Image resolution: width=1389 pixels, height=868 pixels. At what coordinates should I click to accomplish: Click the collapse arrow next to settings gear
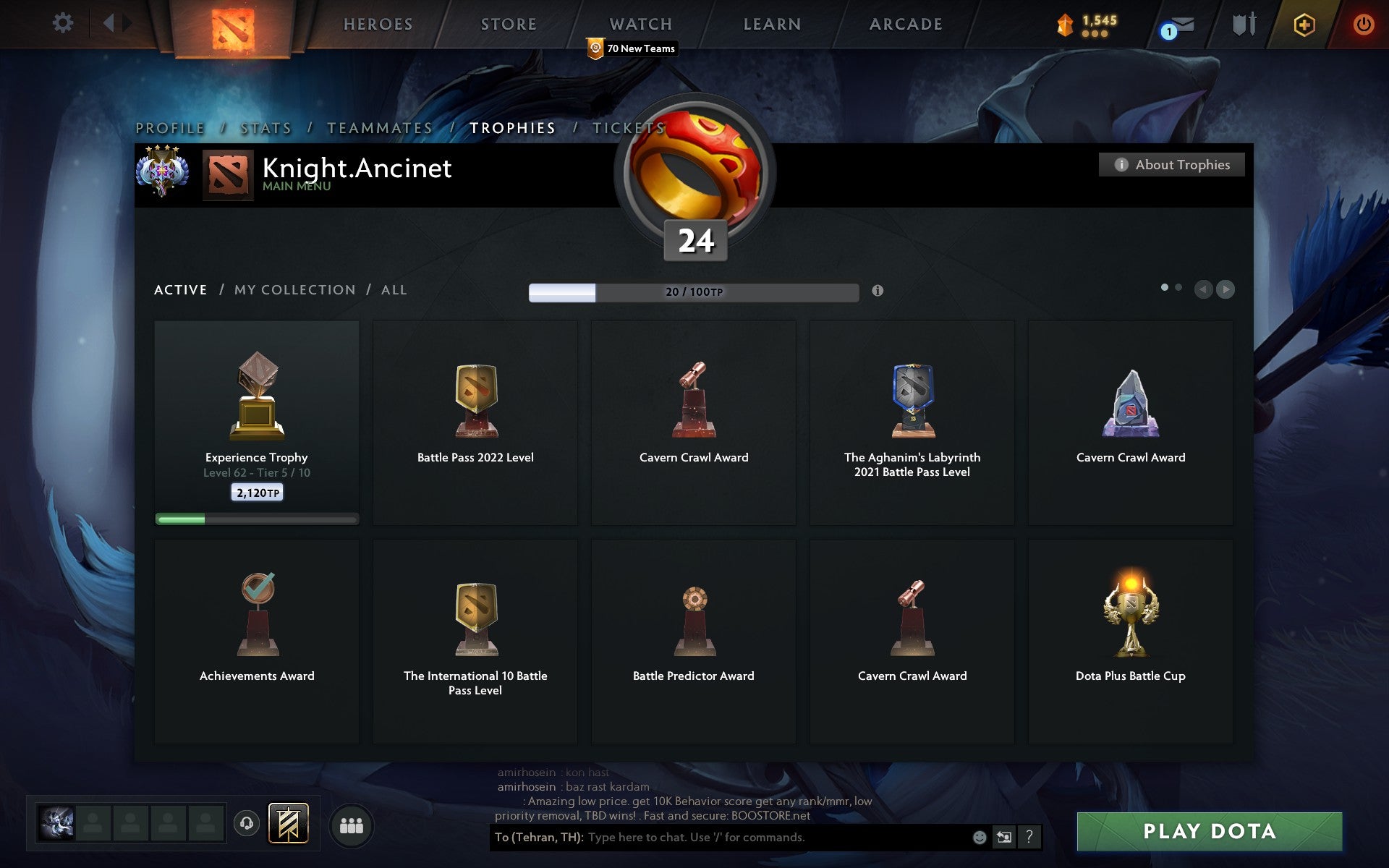[x=109, y=23]
